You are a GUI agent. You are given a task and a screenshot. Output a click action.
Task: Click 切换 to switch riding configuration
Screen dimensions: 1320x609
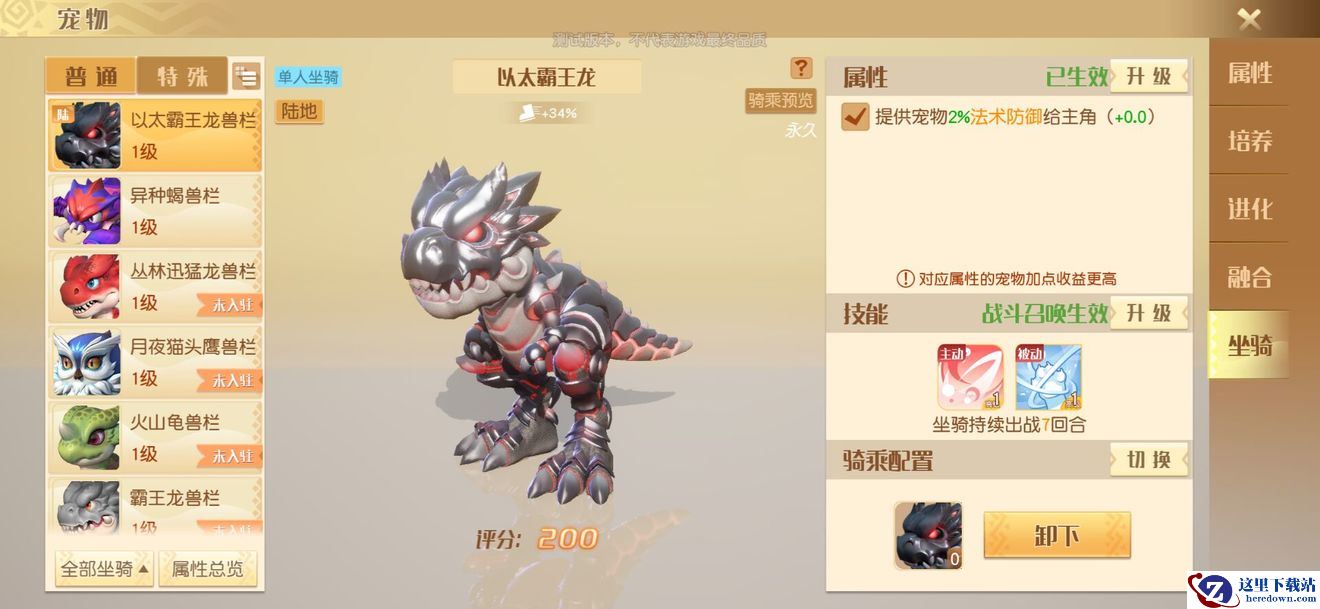point(1149,460)
